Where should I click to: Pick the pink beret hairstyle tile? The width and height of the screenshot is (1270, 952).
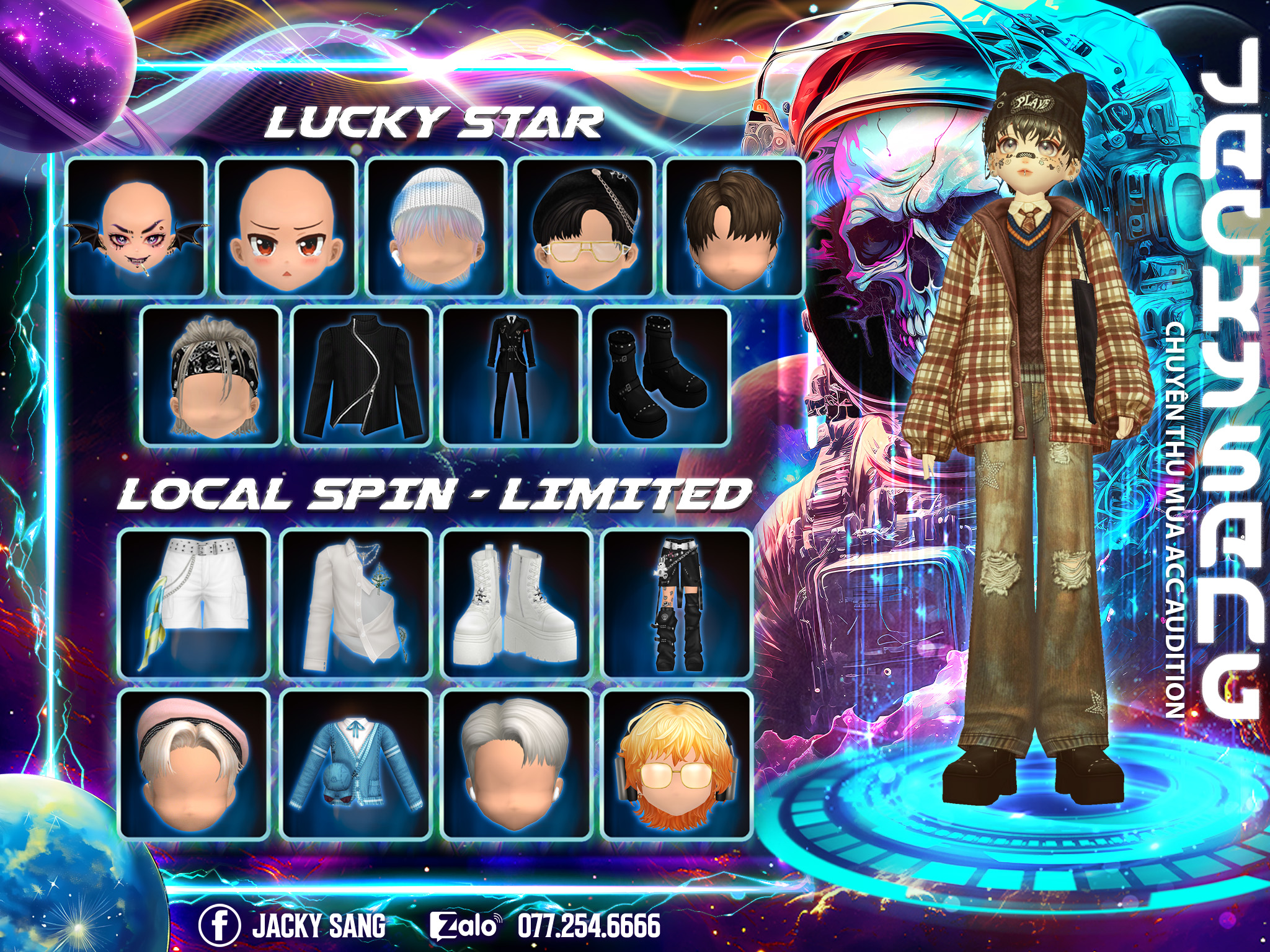(x=194, y=764)
